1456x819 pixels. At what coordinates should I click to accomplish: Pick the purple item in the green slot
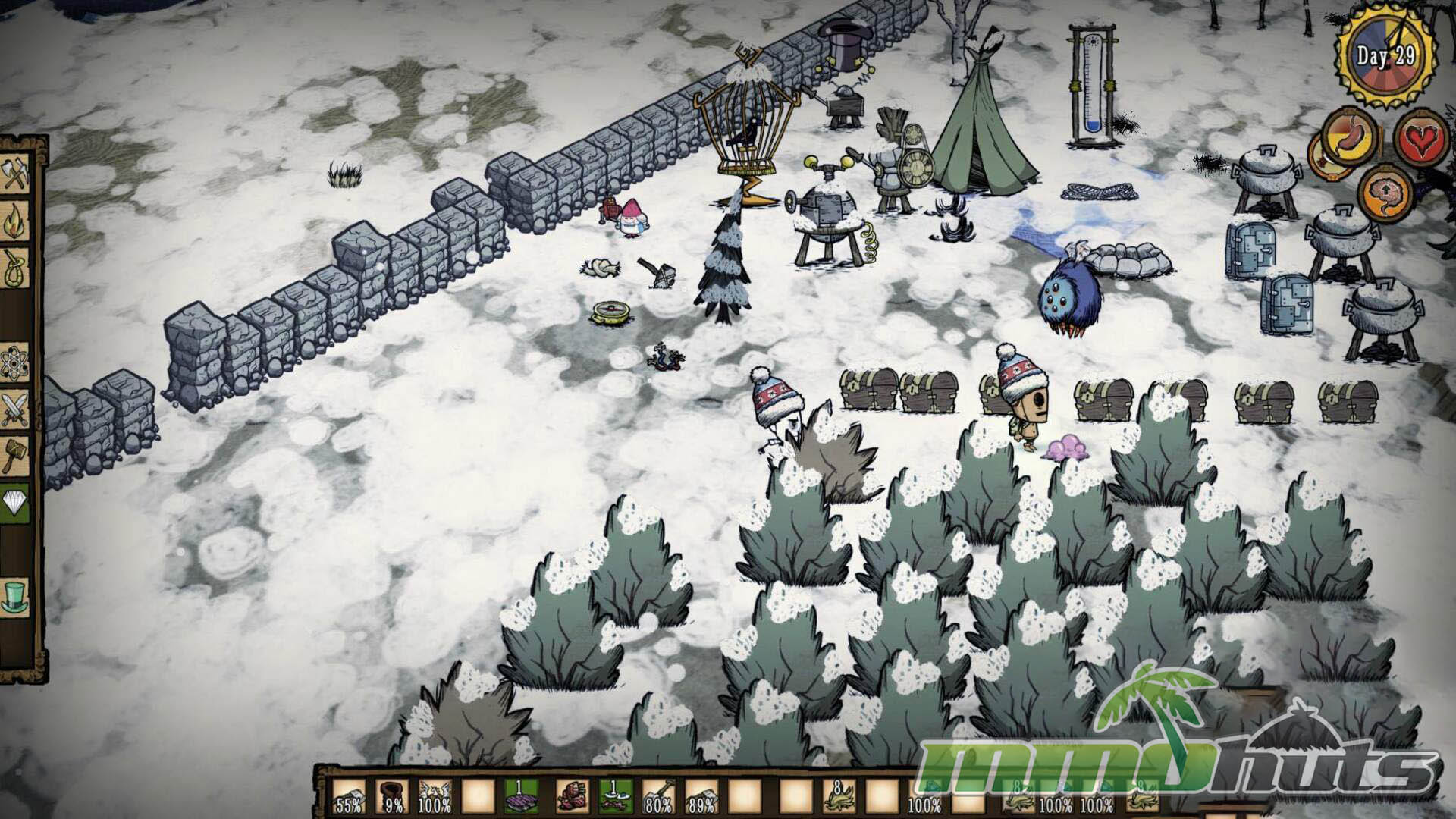(522, 797)
